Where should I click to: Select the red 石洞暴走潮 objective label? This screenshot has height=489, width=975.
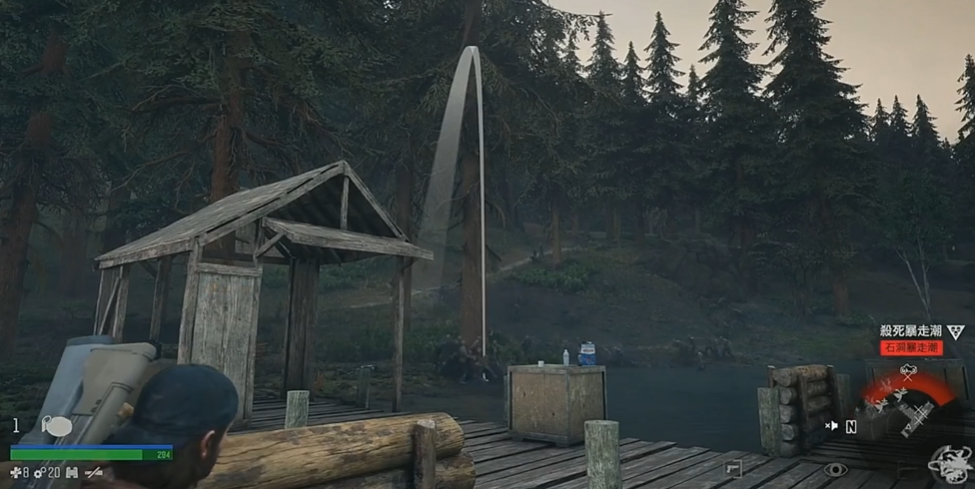click(910, 347)
